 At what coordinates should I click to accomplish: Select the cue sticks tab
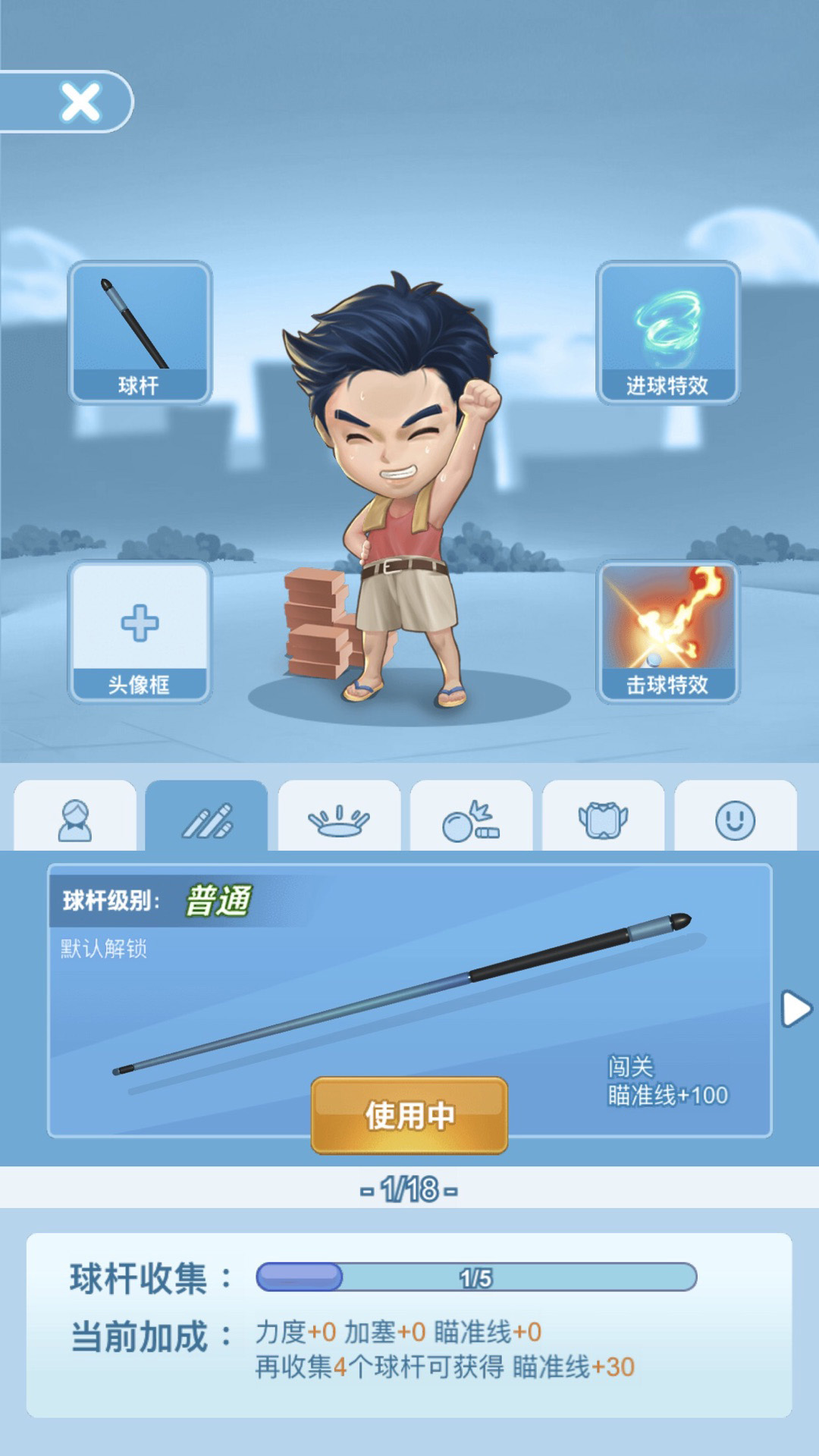coord(207,819)
